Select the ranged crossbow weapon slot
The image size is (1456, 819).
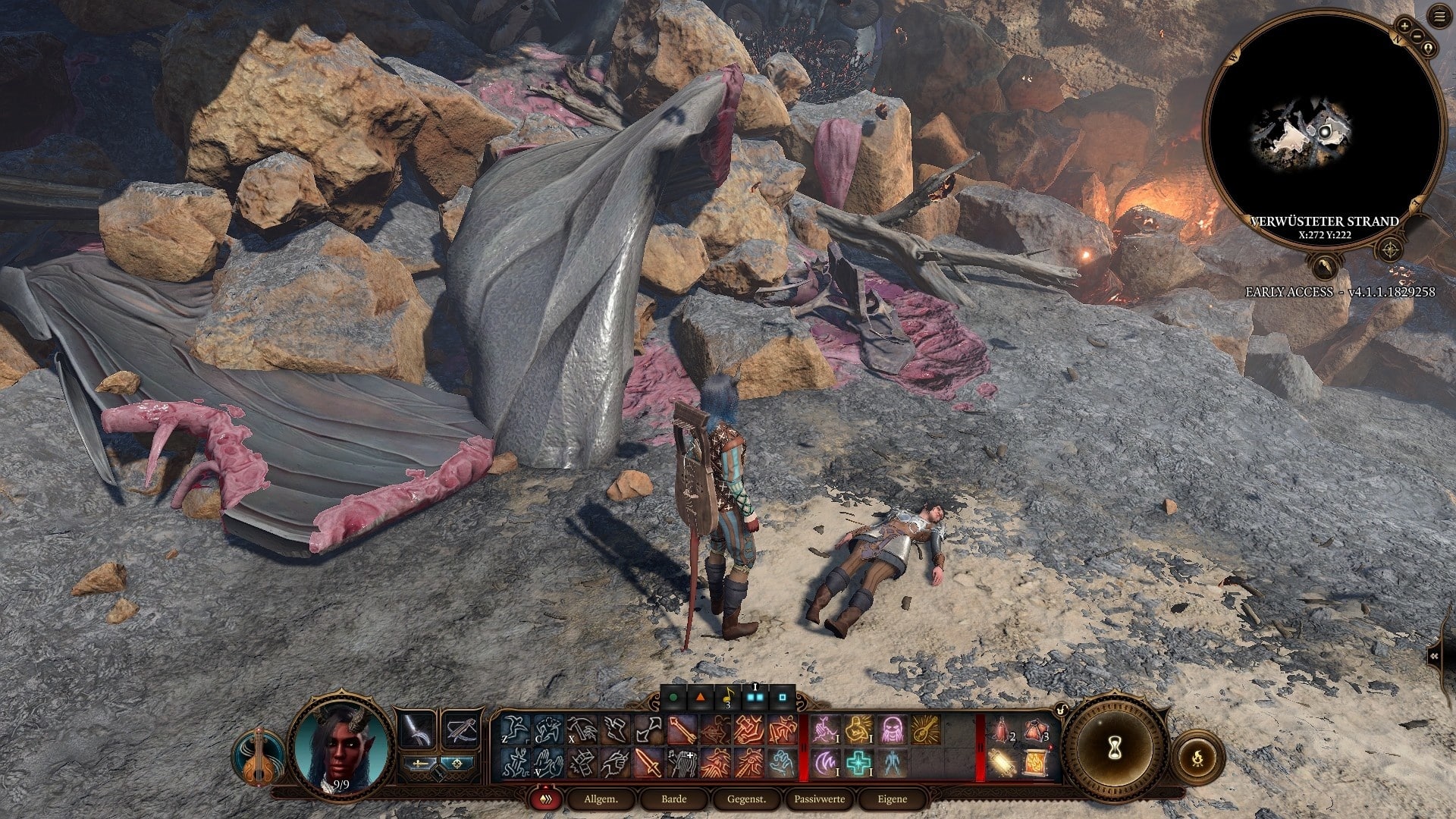coord(461,730)
